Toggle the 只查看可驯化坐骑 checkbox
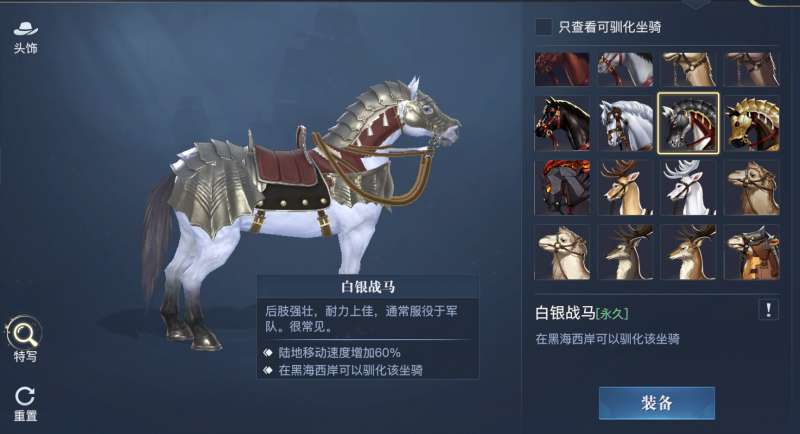Viewport: 800px width, 434px height. pos(543,27)
